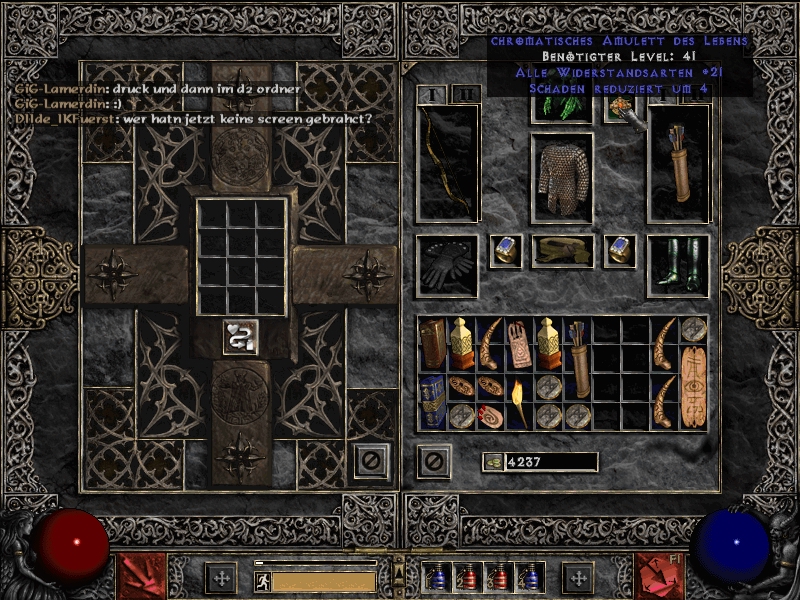
Task: Select the equipped green boots
Action: (x=678, y=265)
